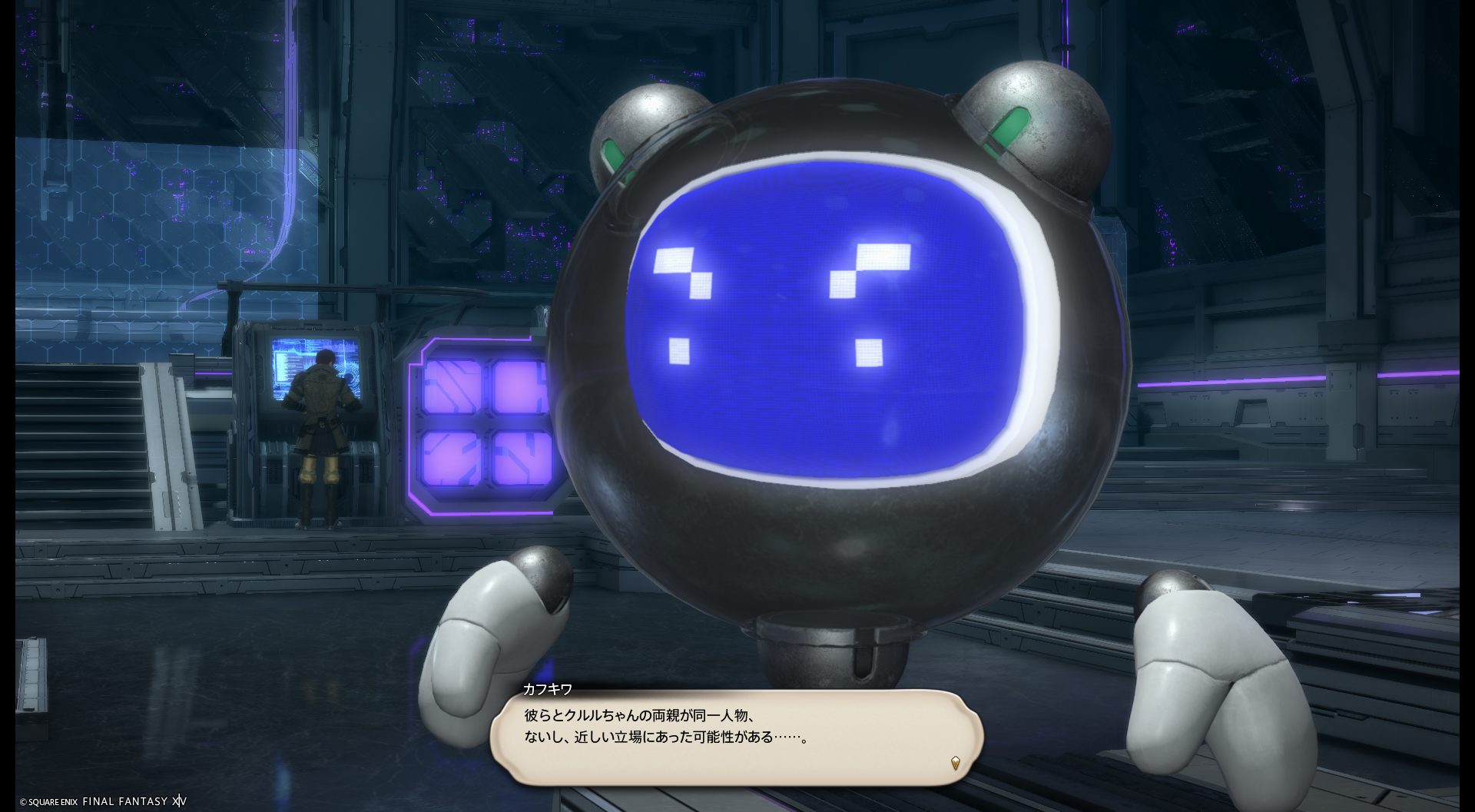The image size is (1475, 812).
Task: Advance Kafkiwa's dialogue text box
Action: tap(736, 736)
